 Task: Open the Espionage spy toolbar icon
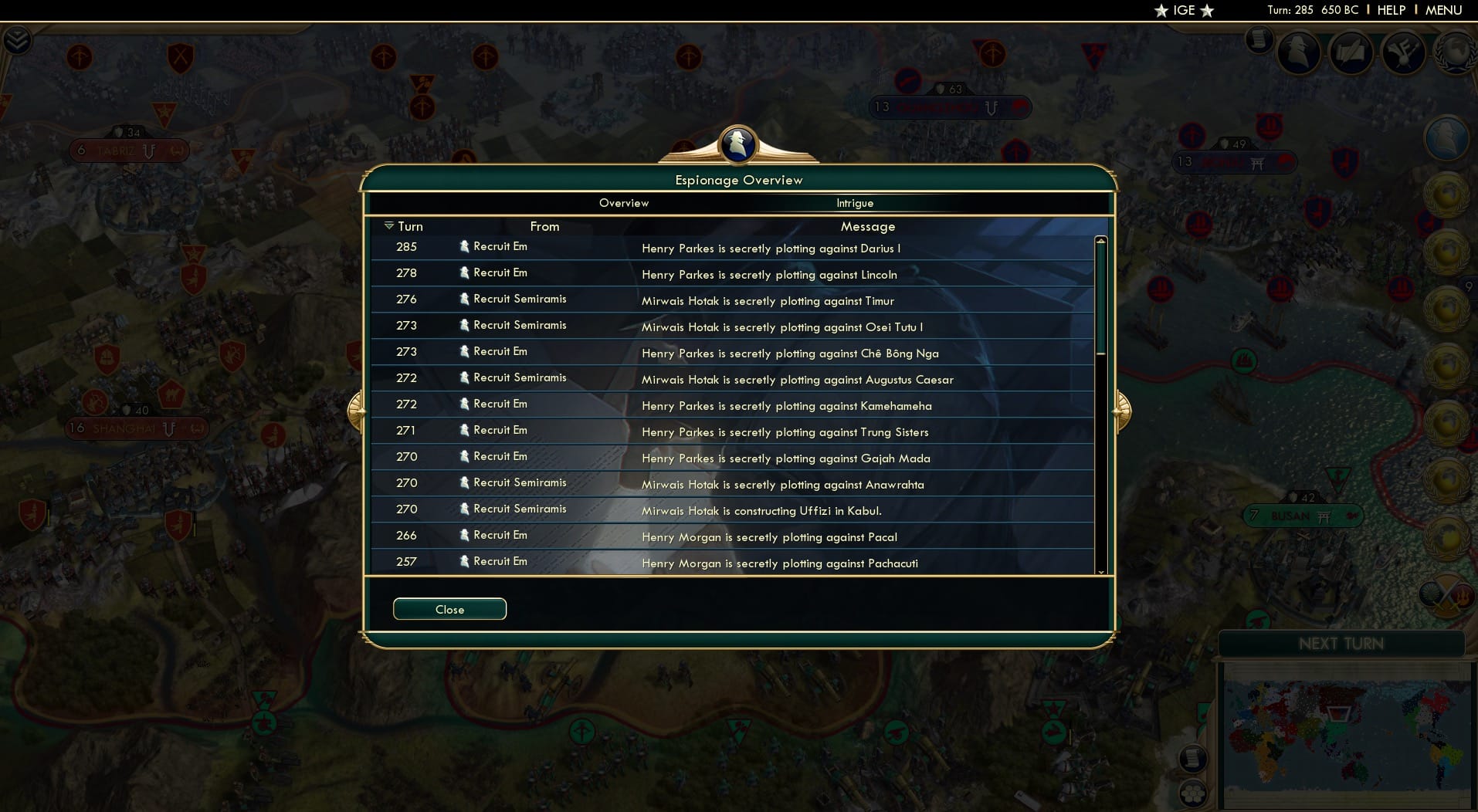1300,52
